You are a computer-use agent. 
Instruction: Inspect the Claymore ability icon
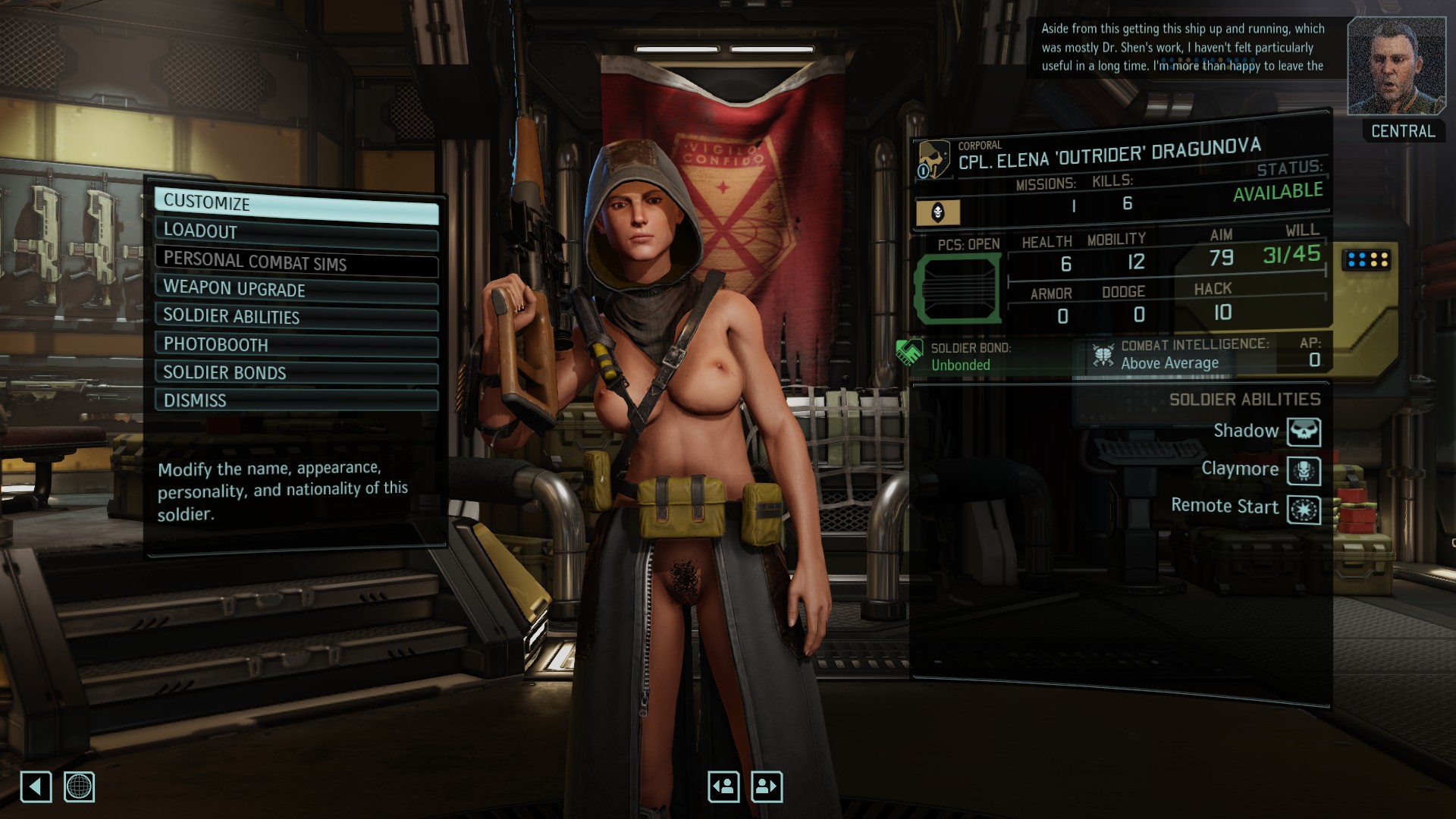pyautogui.click(x=1304, y=470)
